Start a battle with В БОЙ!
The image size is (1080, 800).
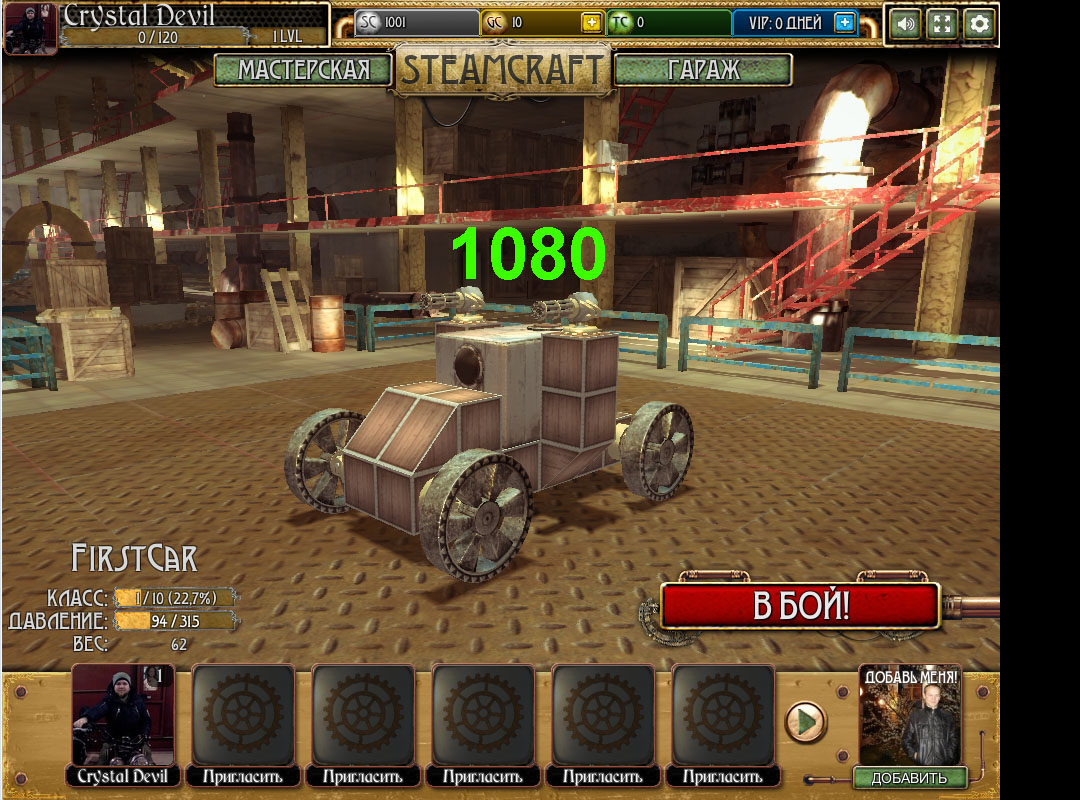coord(800,606)
